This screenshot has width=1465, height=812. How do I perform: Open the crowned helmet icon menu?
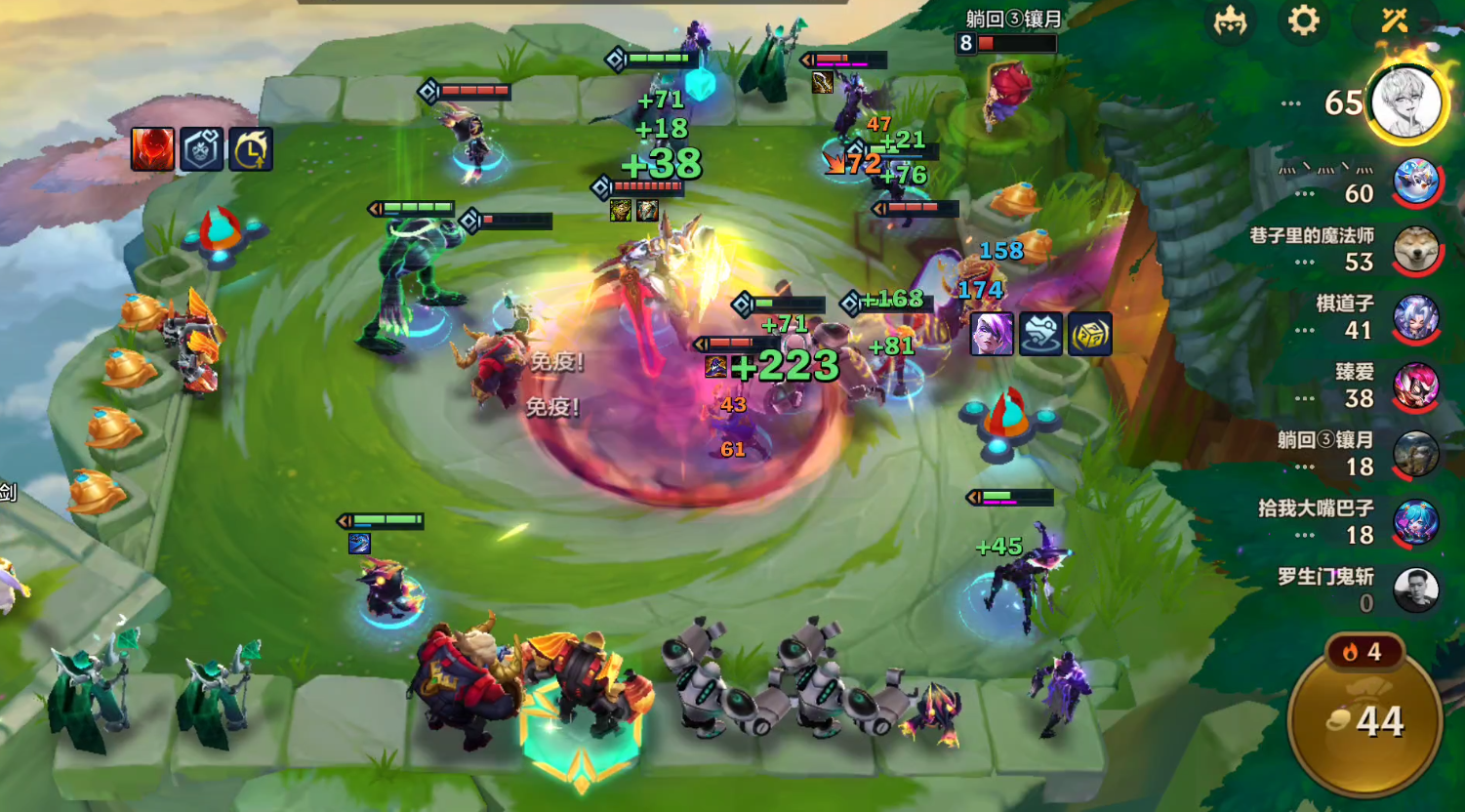(x=1230, y=20)
